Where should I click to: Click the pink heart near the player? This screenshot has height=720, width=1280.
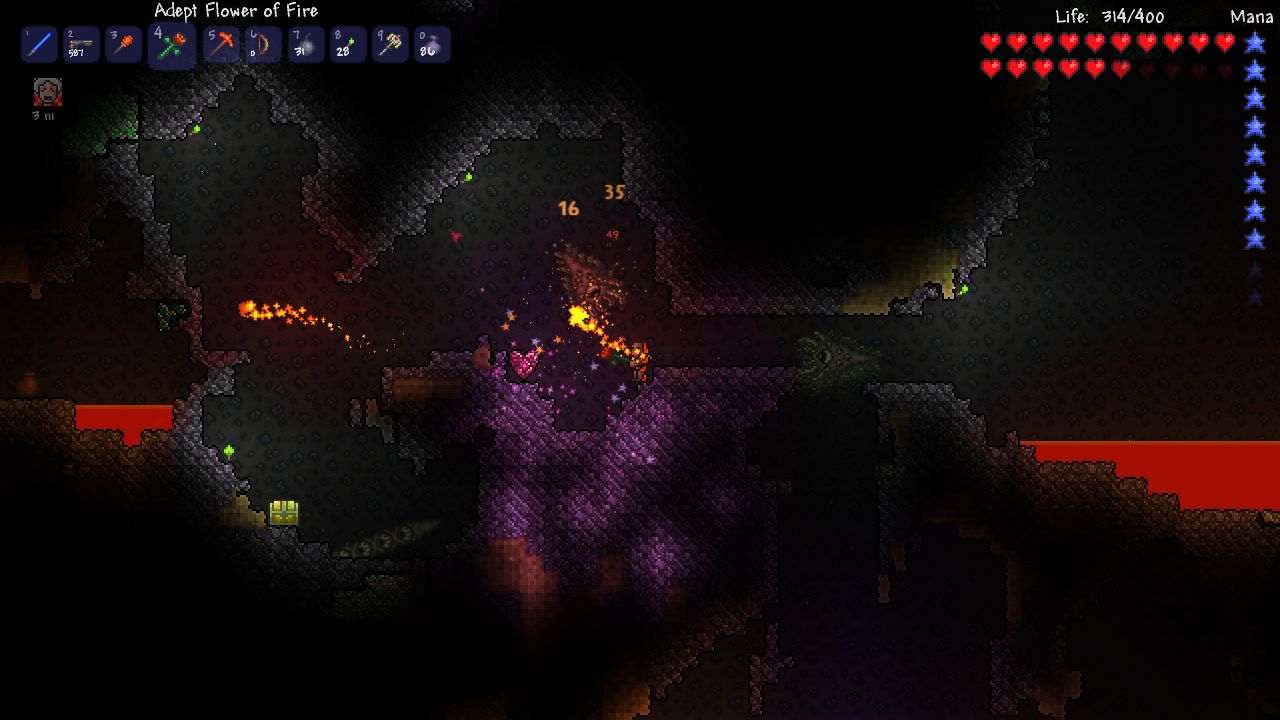point(521,362)
